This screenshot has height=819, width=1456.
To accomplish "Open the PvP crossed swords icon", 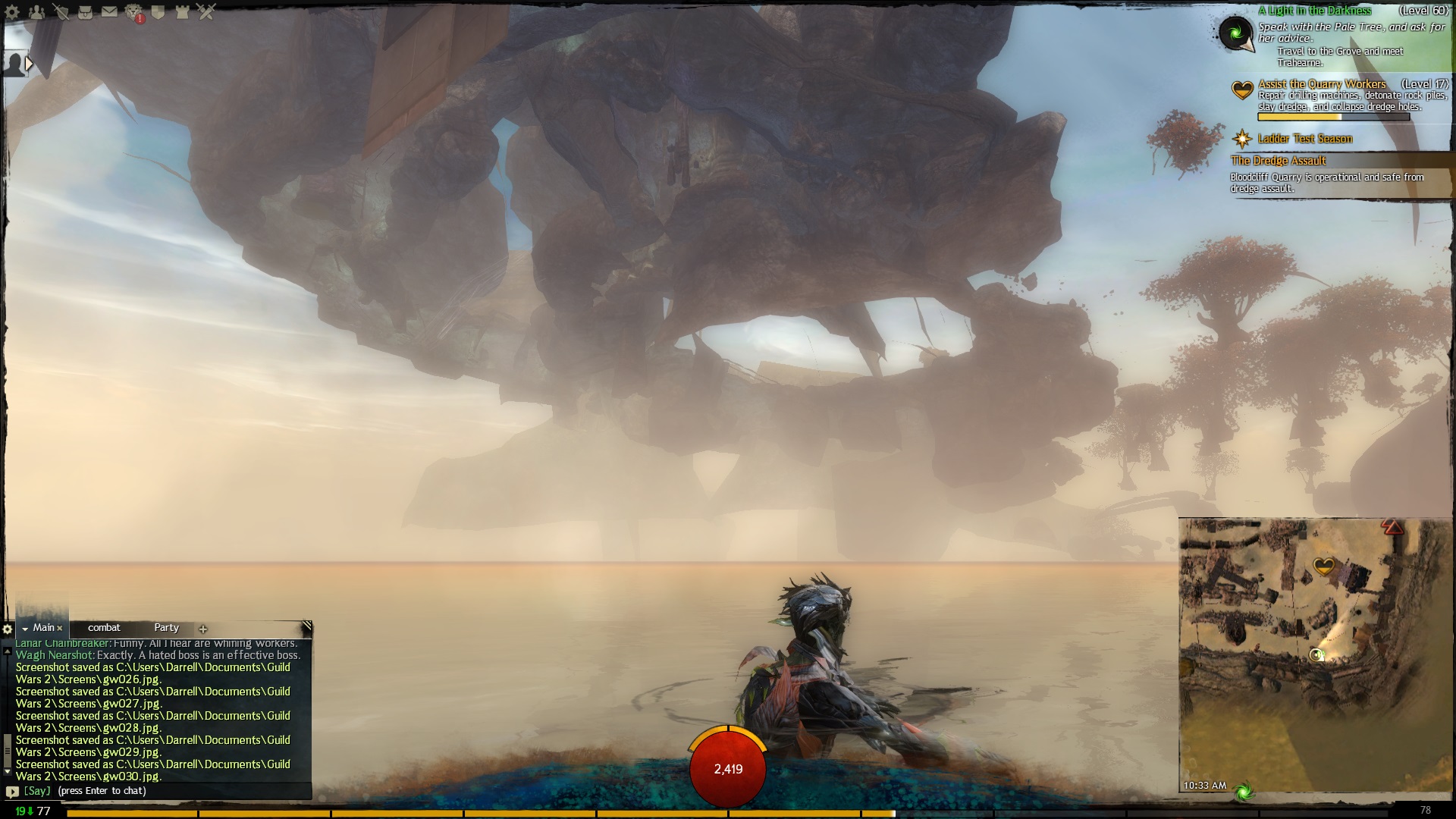I will [206, 12].
